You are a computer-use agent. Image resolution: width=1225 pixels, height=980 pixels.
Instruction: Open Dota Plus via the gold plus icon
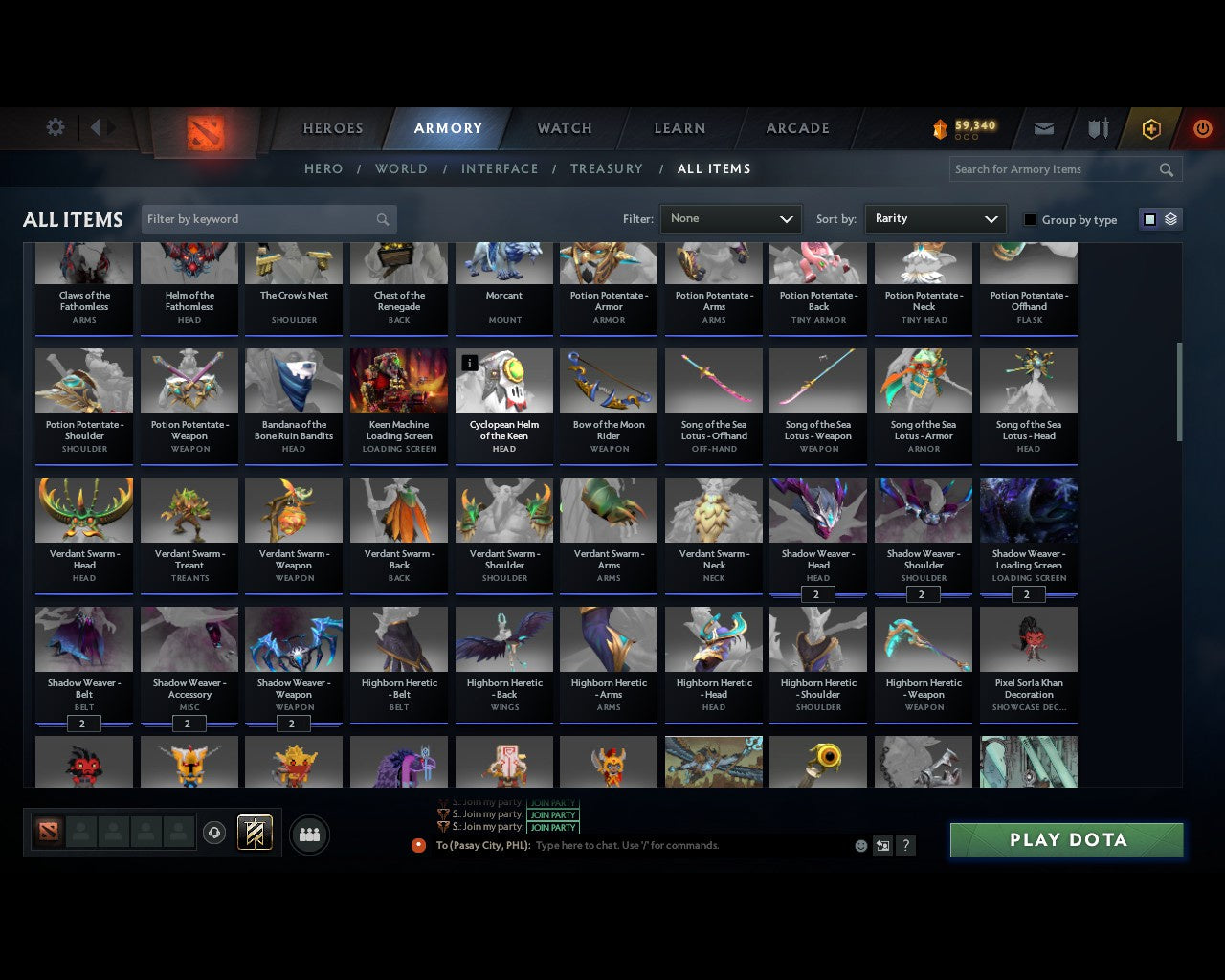(x=1150, y=127)
